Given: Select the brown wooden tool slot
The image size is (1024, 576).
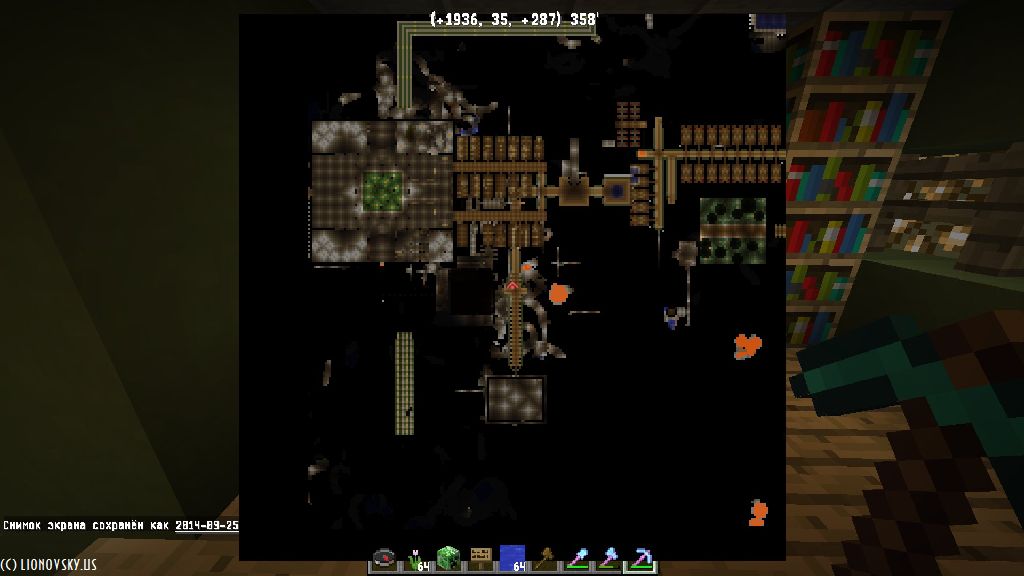Looking at the screenshot, I should coord(544,559).
